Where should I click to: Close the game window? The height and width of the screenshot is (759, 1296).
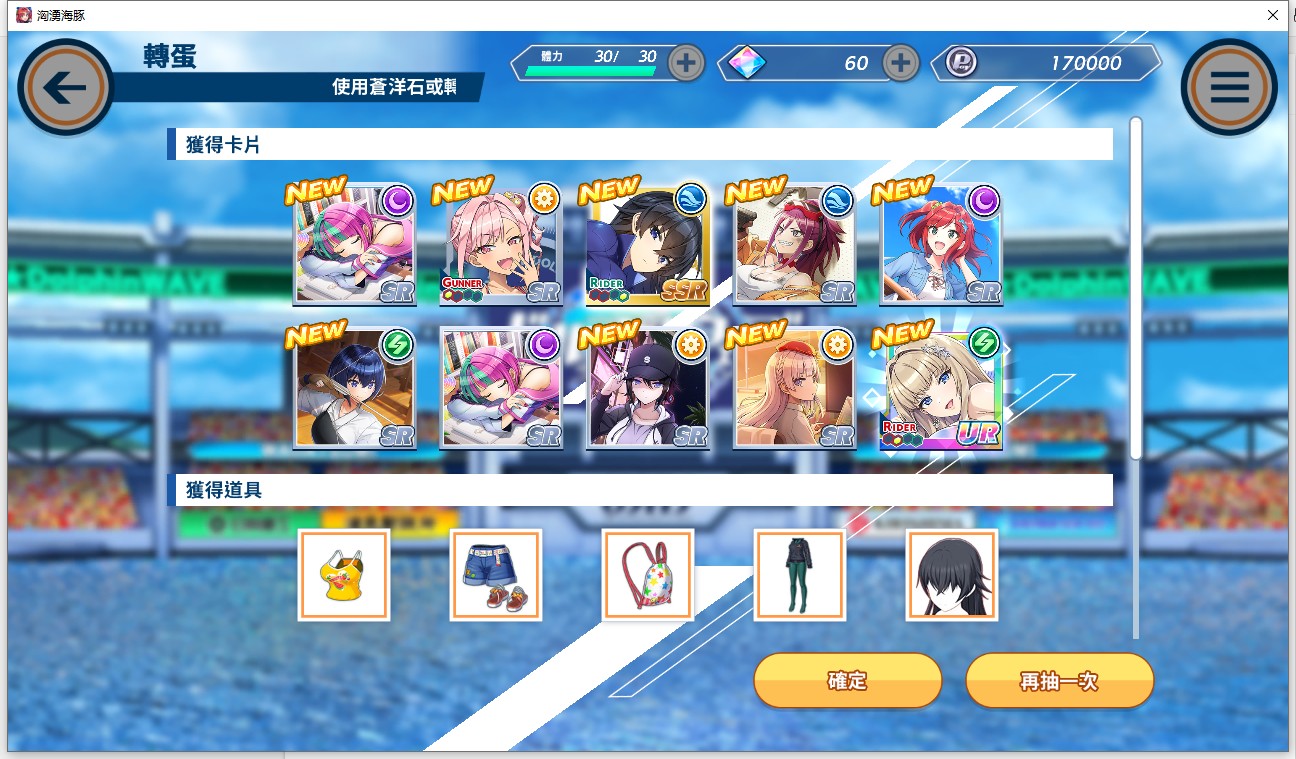coord(1272,15)
